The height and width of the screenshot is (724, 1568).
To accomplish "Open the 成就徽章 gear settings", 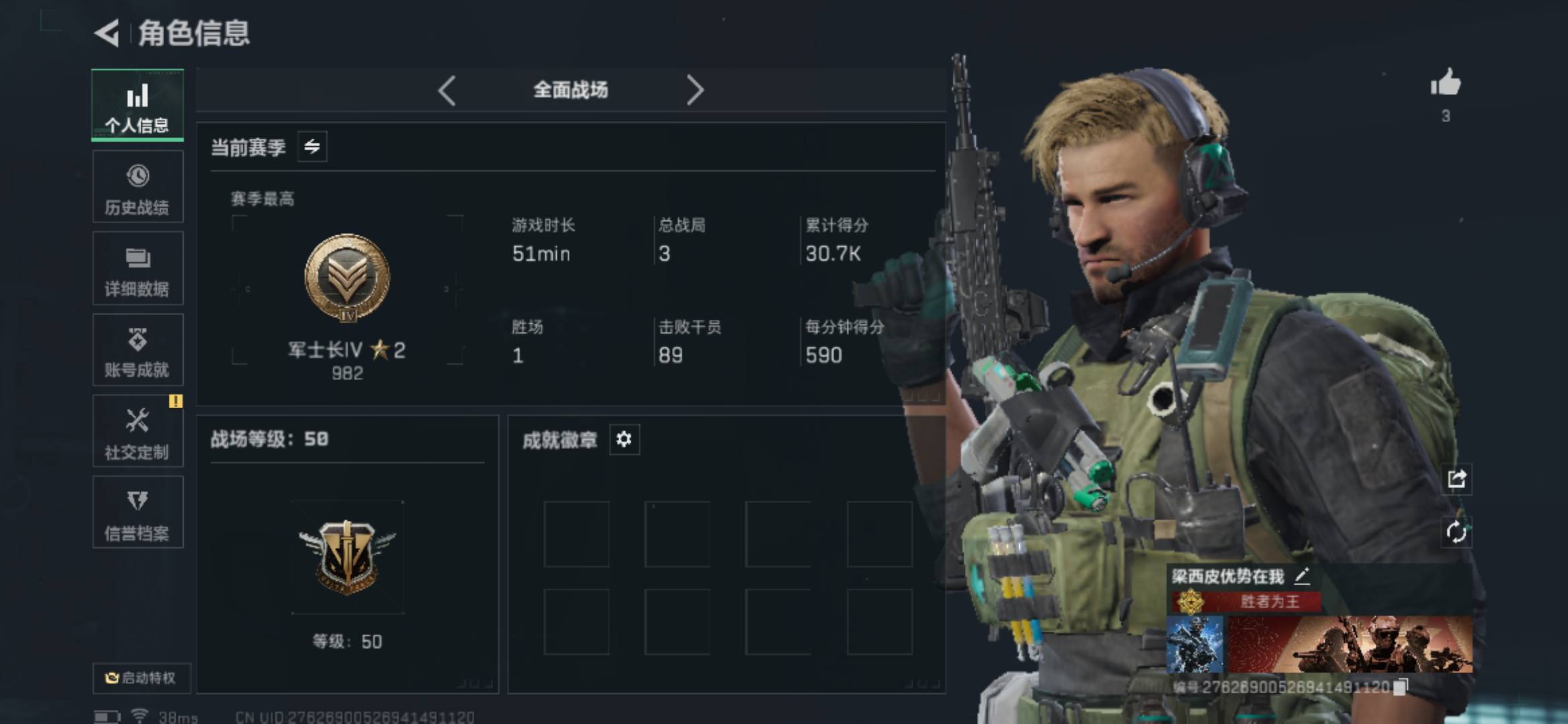I will click(624, 440).
